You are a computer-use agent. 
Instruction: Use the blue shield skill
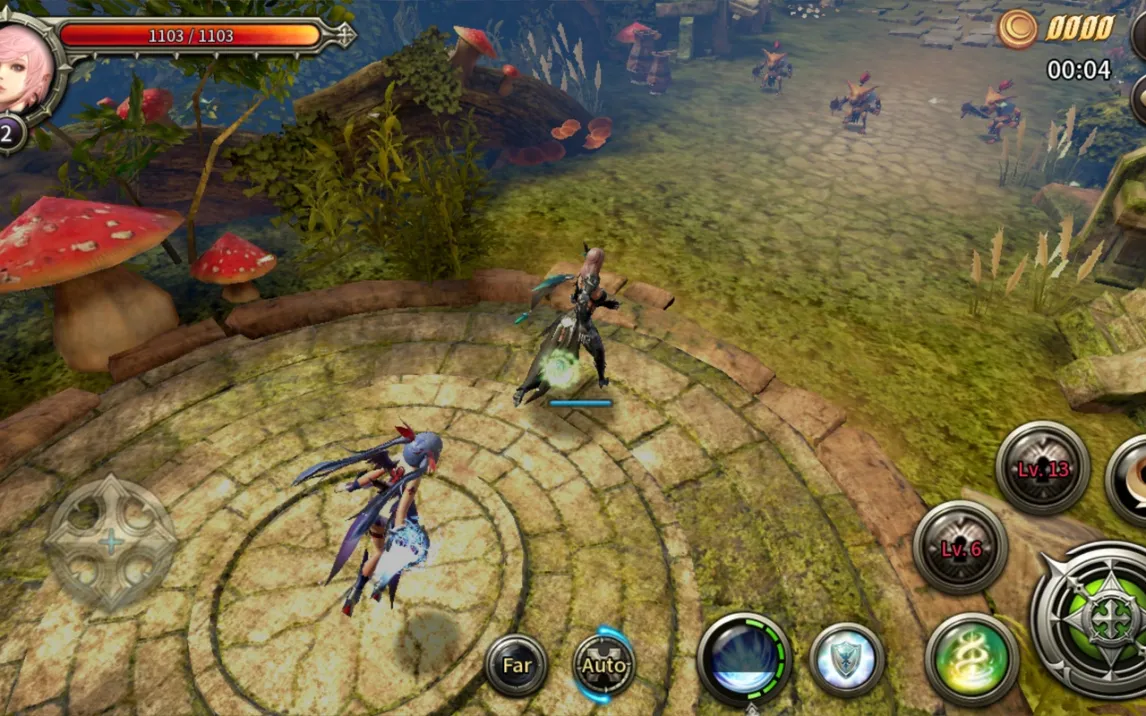(x=846, y=660)
